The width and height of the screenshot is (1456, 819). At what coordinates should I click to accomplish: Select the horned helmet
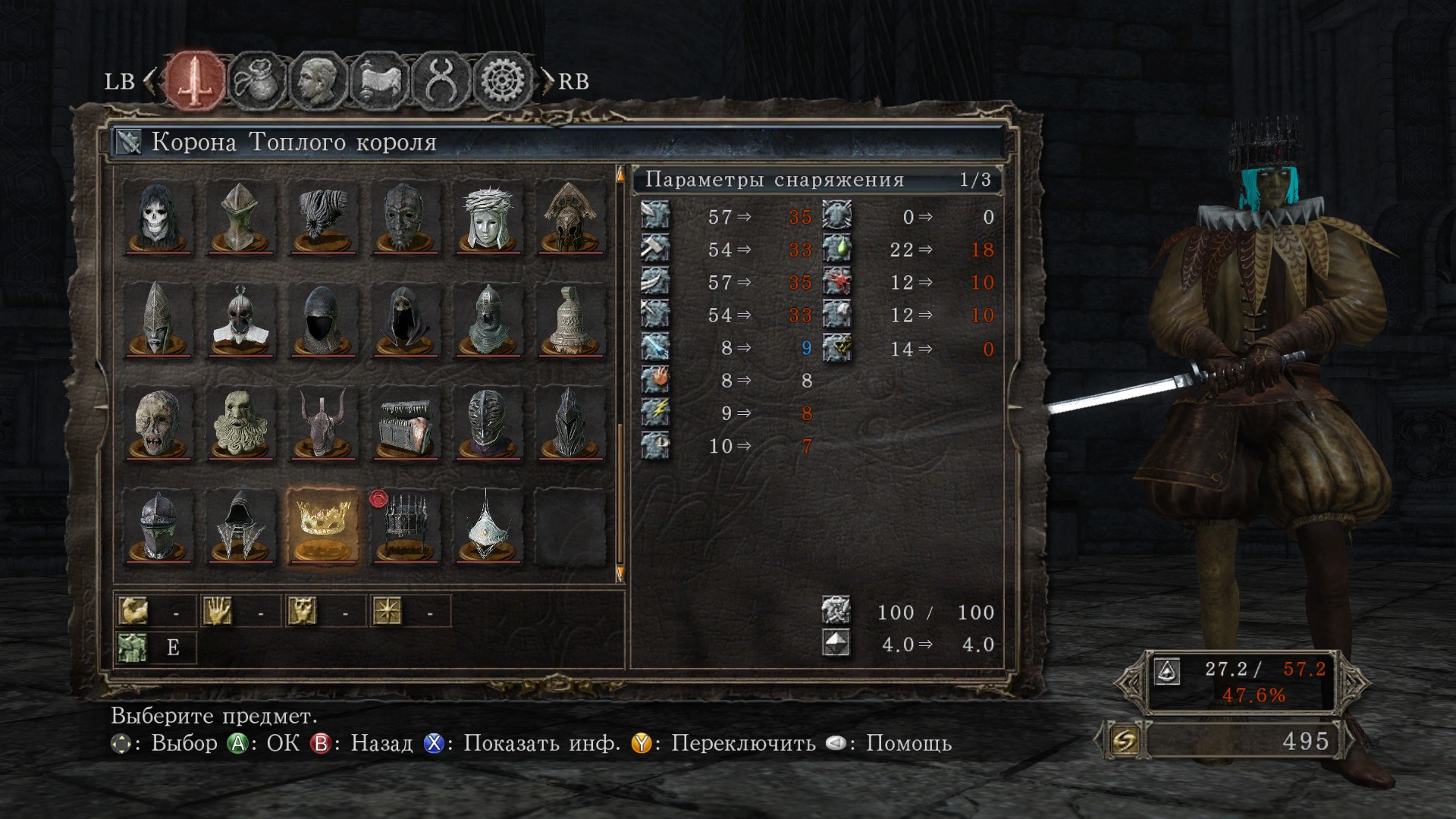[x=323, y=422]
